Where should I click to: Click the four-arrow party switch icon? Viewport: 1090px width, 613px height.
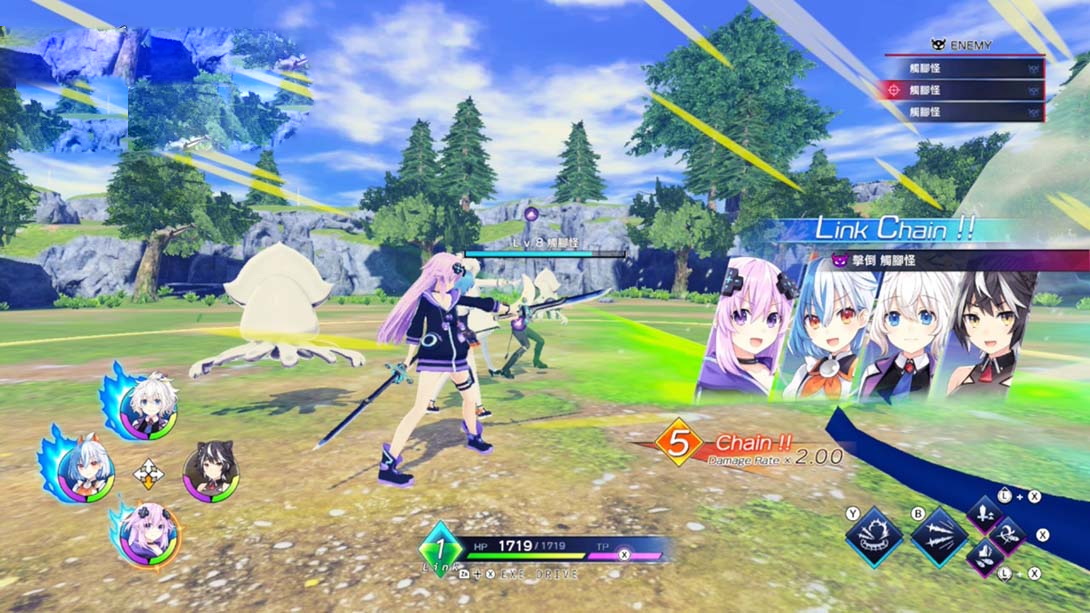[x=148, y=472]
